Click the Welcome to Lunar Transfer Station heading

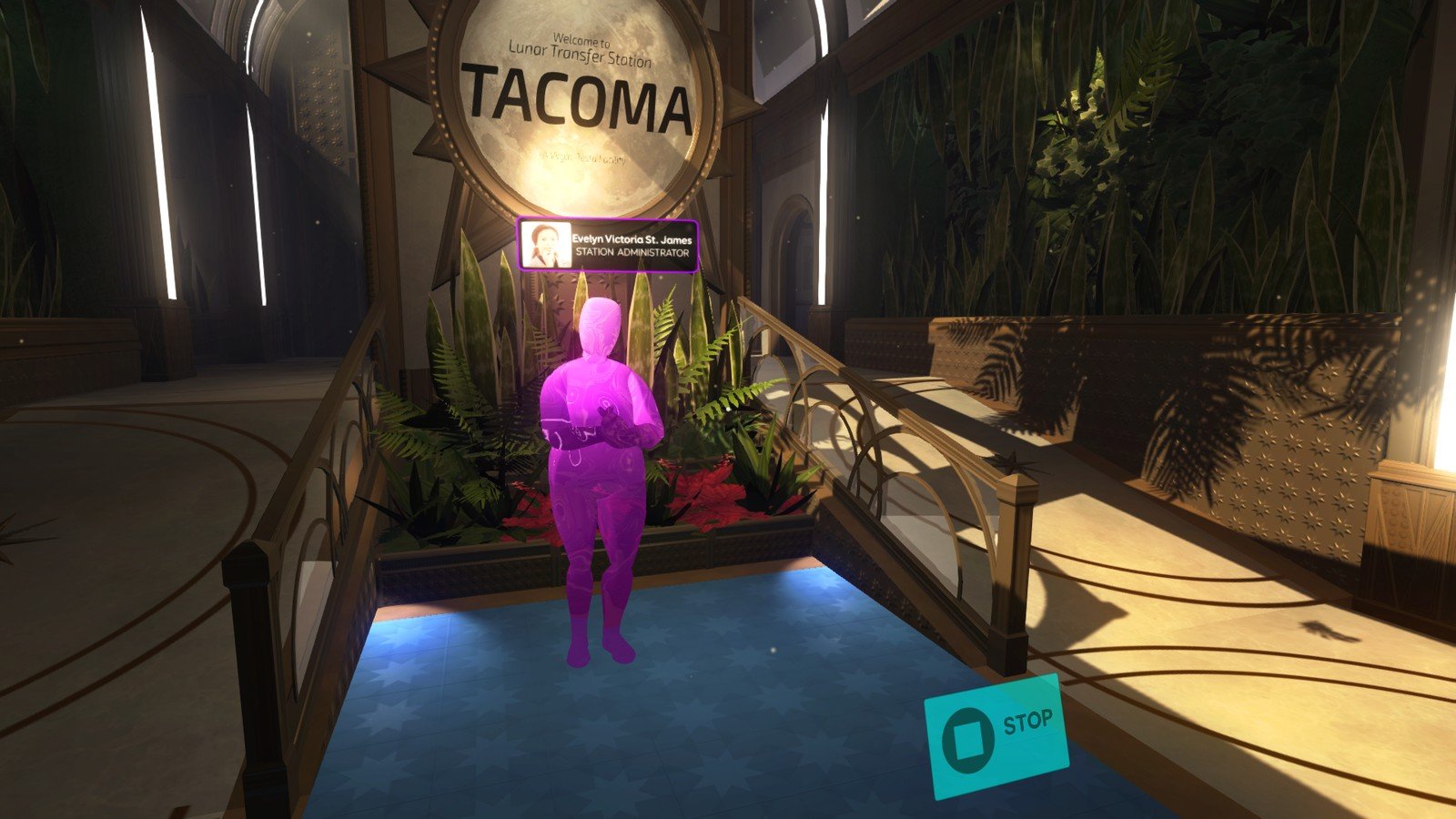point(580,50)
